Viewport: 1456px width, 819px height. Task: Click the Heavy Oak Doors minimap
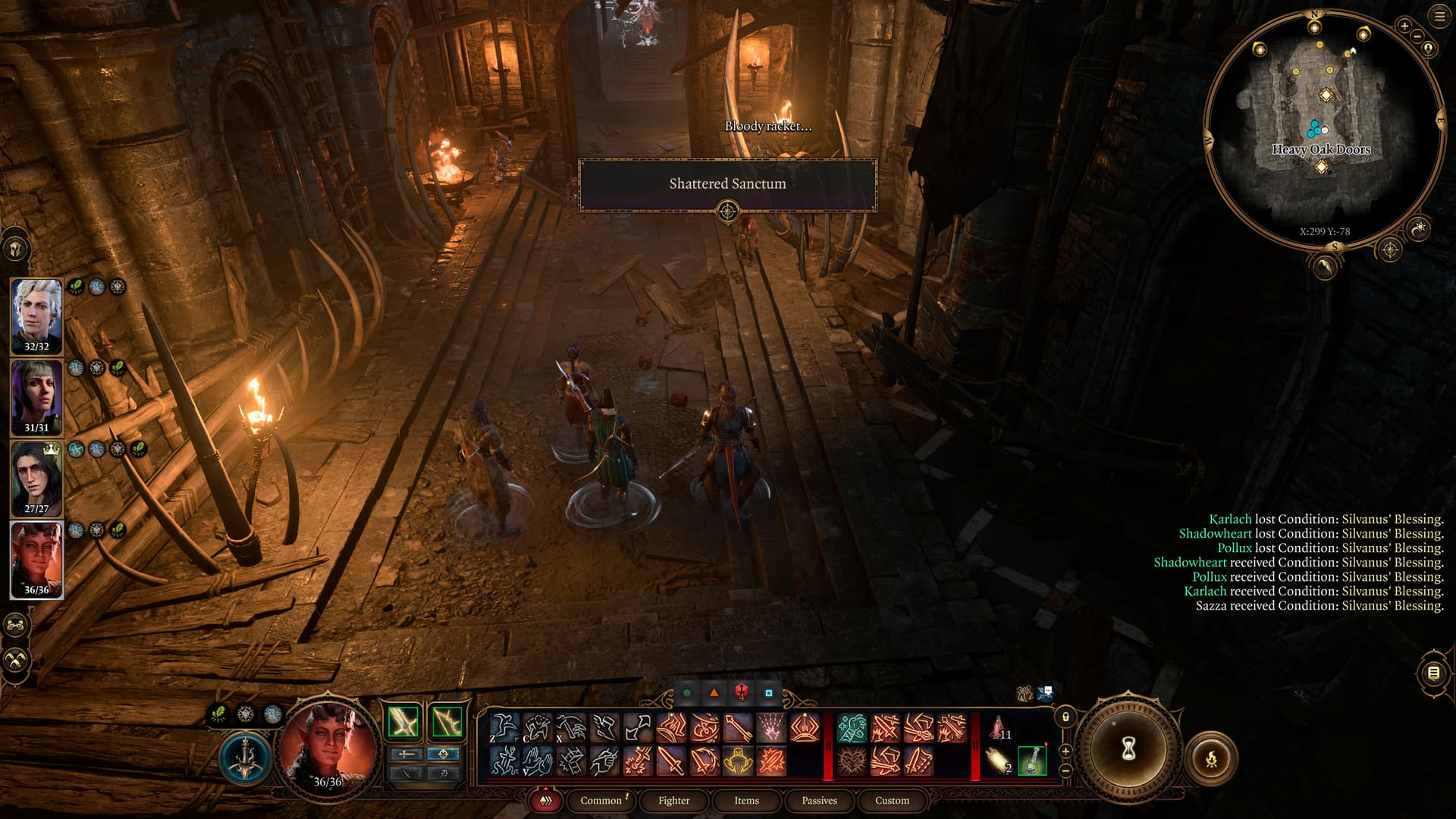[x=1321, y=149]
